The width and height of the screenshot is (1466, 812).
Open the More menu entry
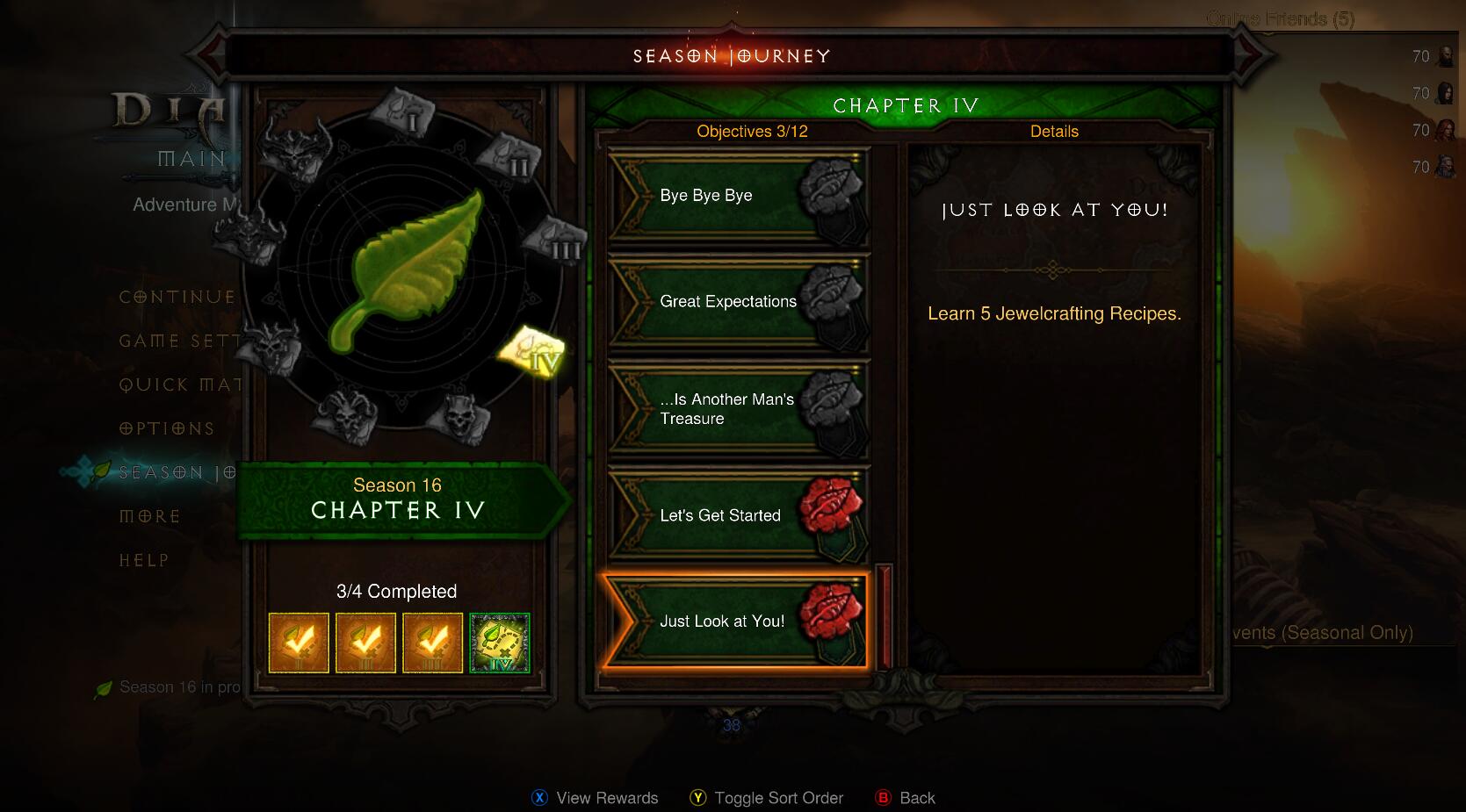[x=149, y=517]
